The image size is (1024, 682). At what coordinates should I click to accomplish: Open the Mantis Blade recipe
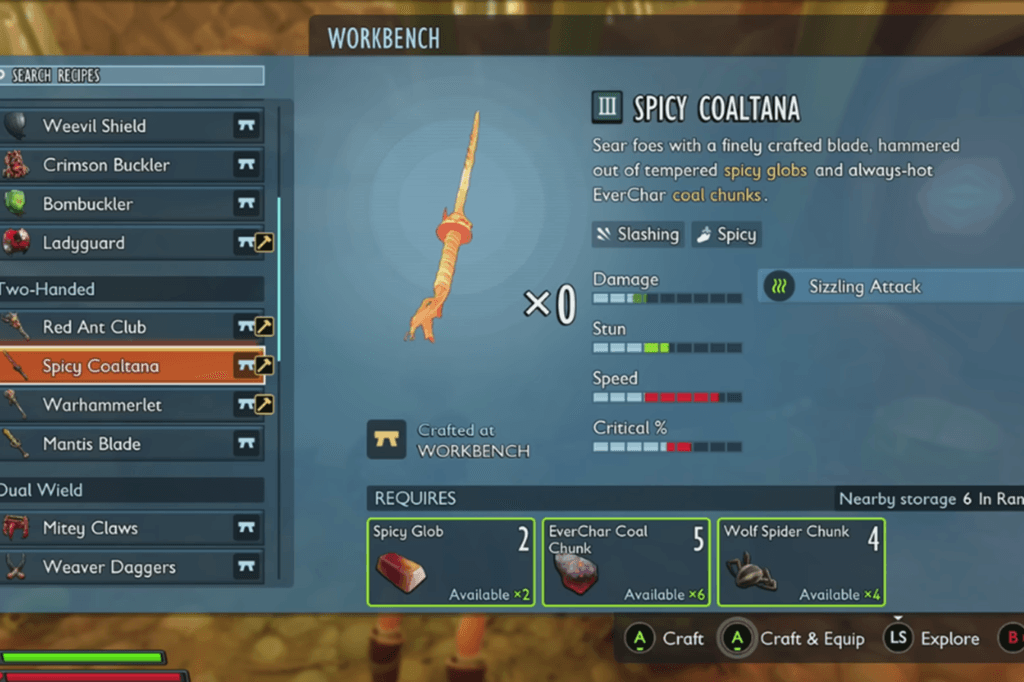click(x=132, y=444)
